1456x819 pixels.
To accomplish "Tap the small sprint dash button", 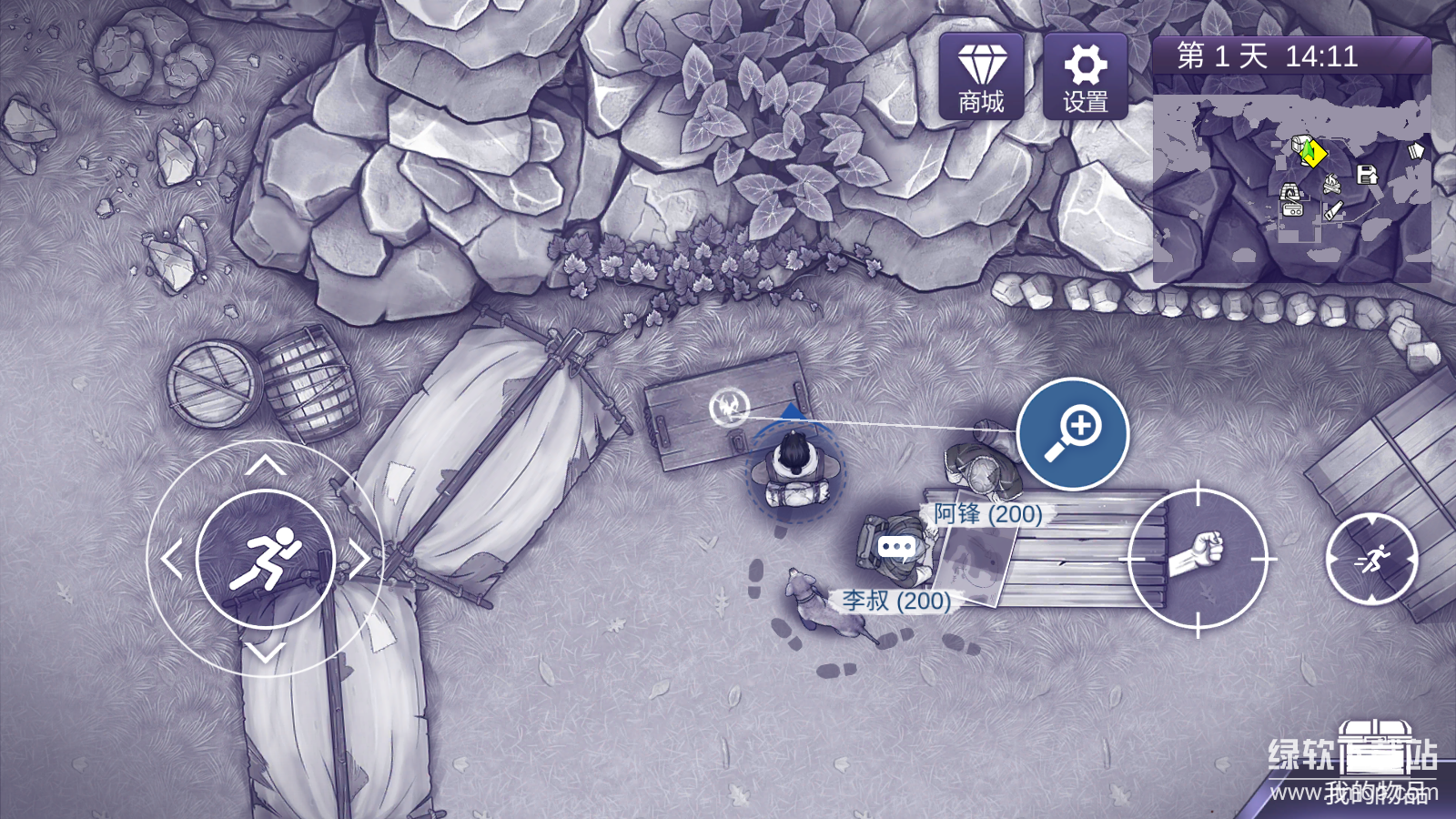I will click(x=1371, y=559).
